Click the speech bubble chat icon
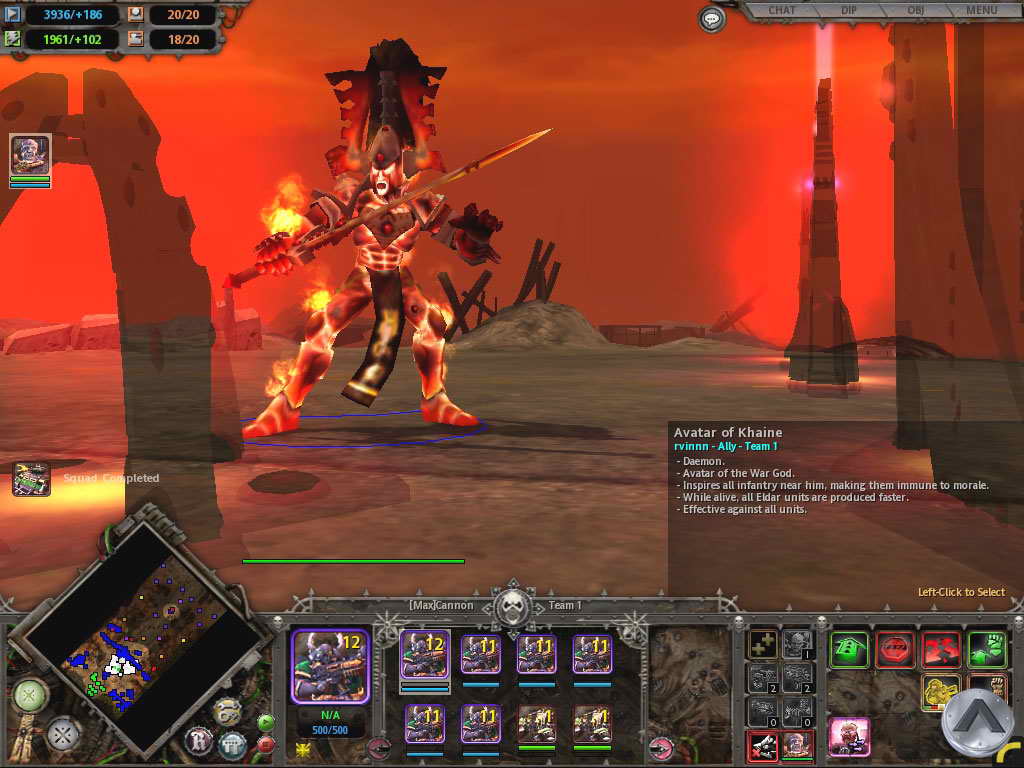The width and height of the screenshot is (1024, 768). pos(711,18)
